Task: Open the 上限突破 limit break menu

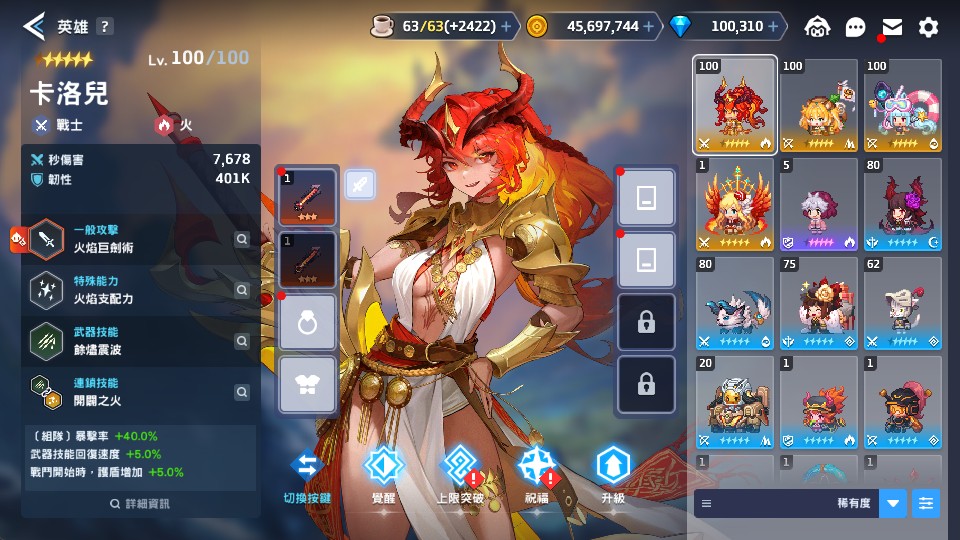Action: (460, 474)
